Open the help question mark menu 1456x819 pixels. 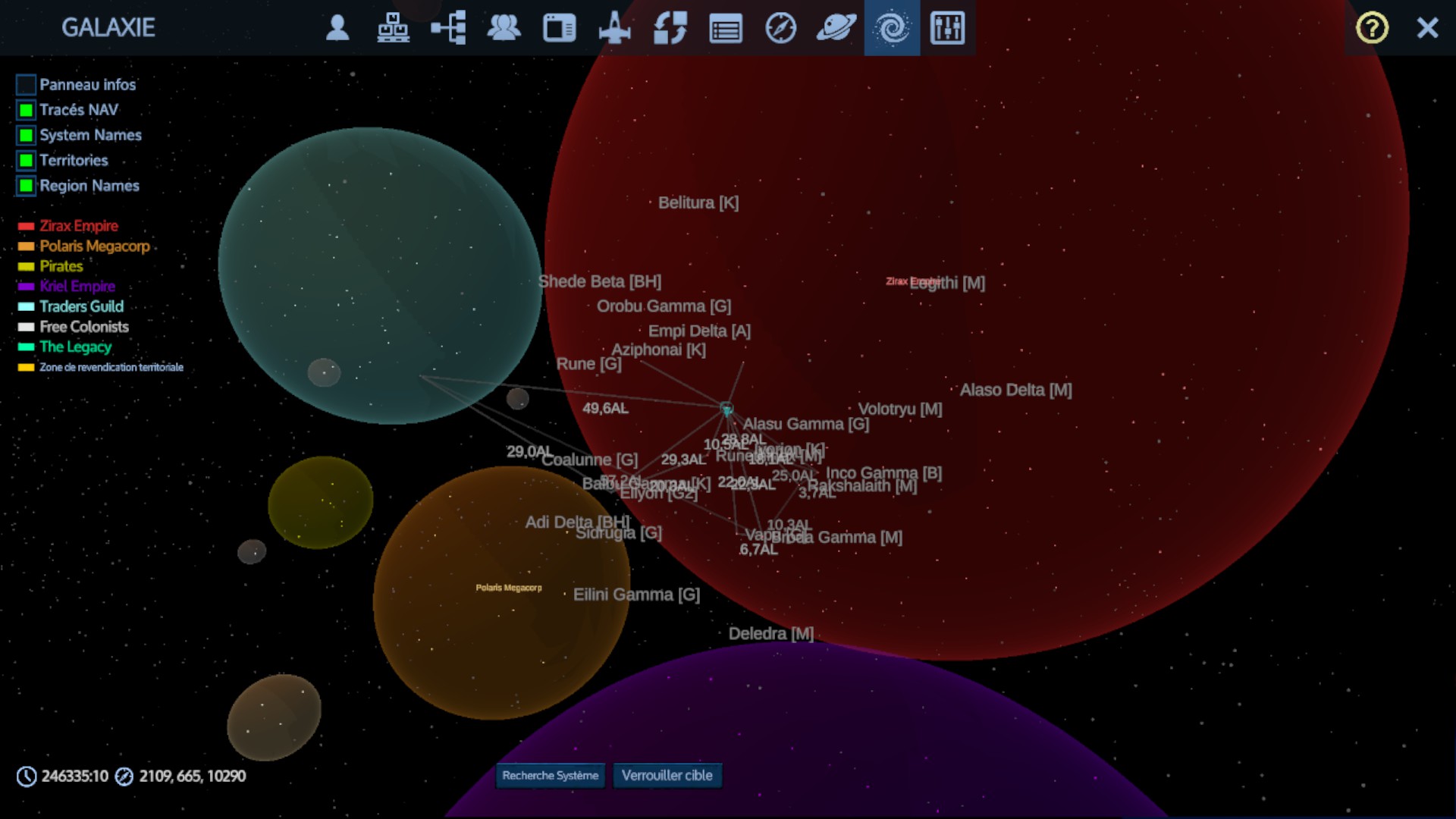click(x=1371, y=28)
